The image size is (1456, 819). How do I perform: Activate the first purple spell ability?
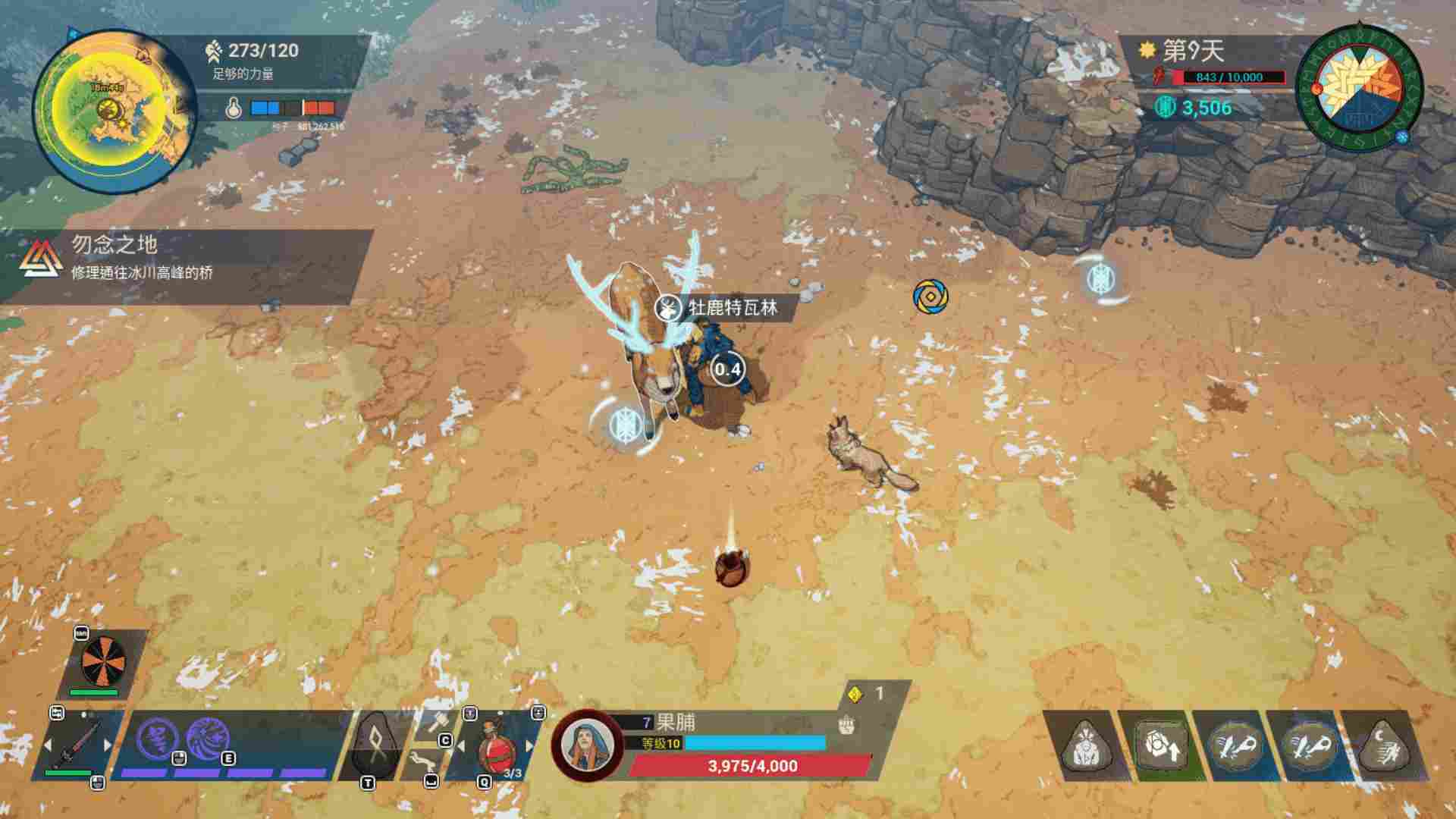[157, 739]
